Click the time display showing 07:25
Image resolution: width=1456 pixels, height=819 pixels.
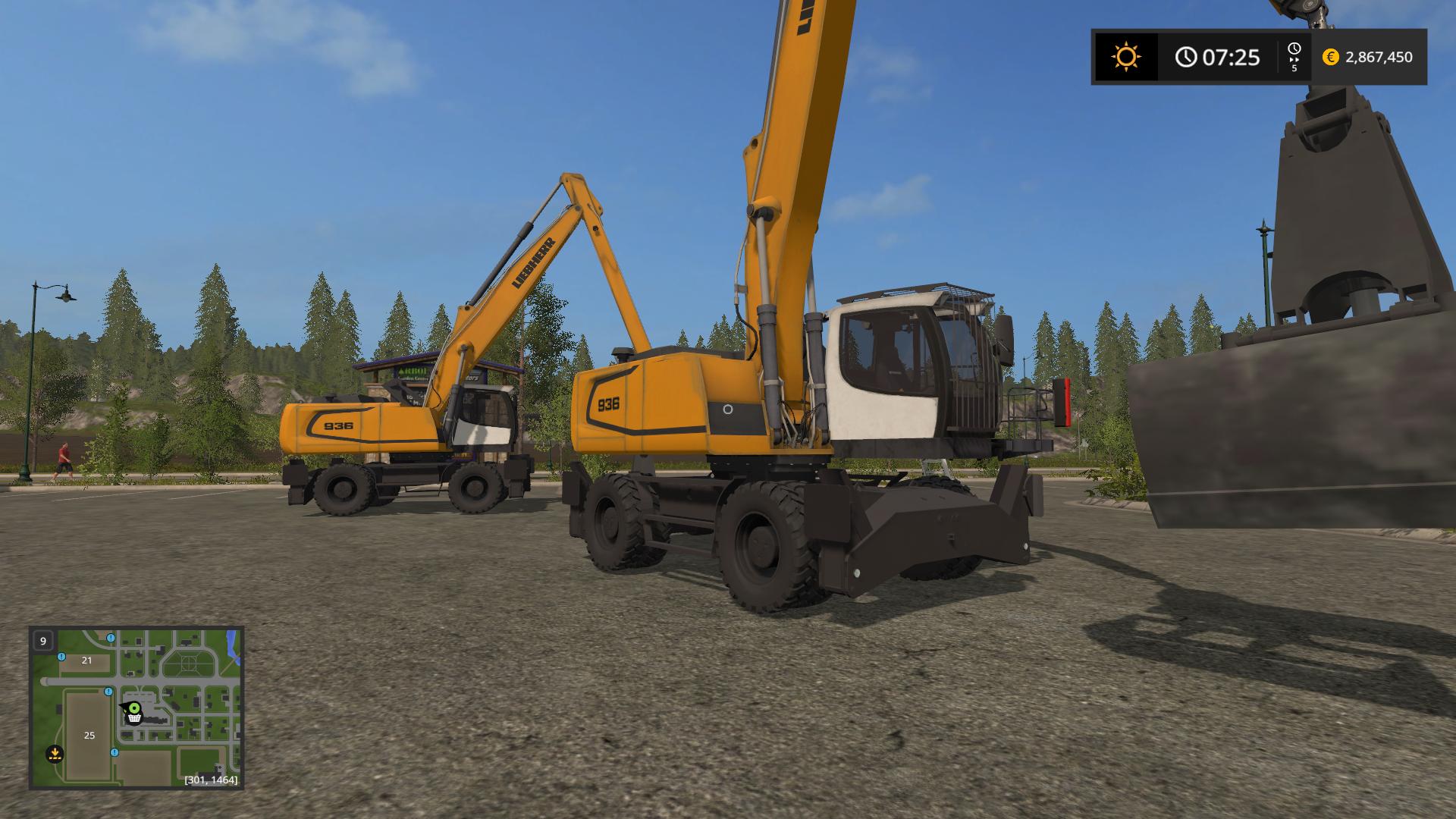tap(1232, 58)
